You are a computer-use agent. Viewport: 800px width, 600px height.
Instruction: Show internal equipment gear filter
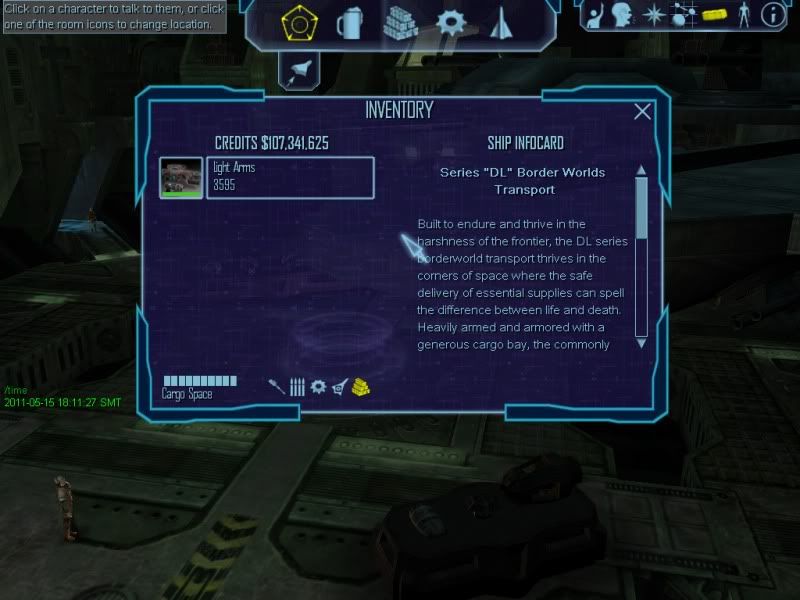point(318,386)
